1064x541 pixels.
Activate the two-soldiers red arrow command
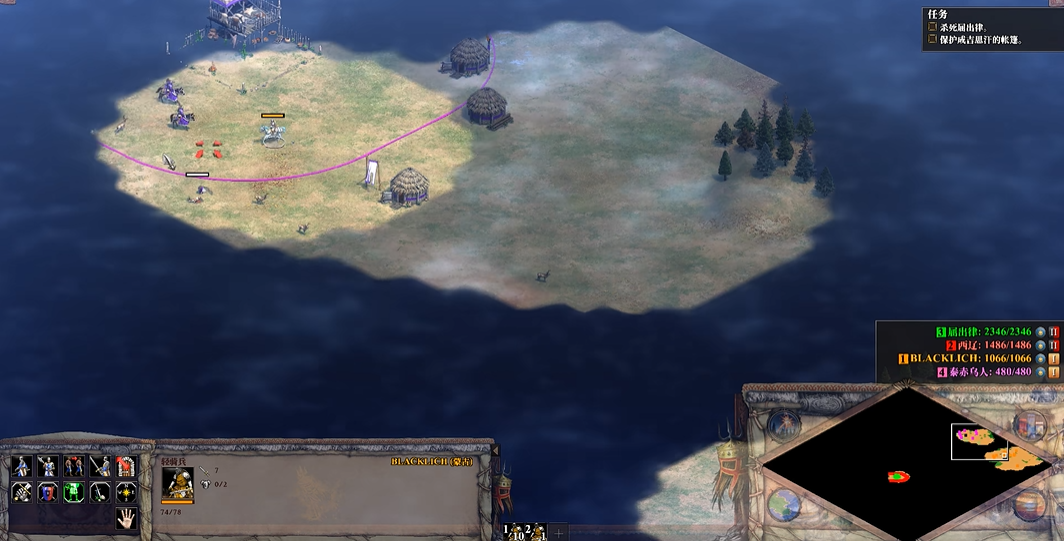tap(74, 466)
